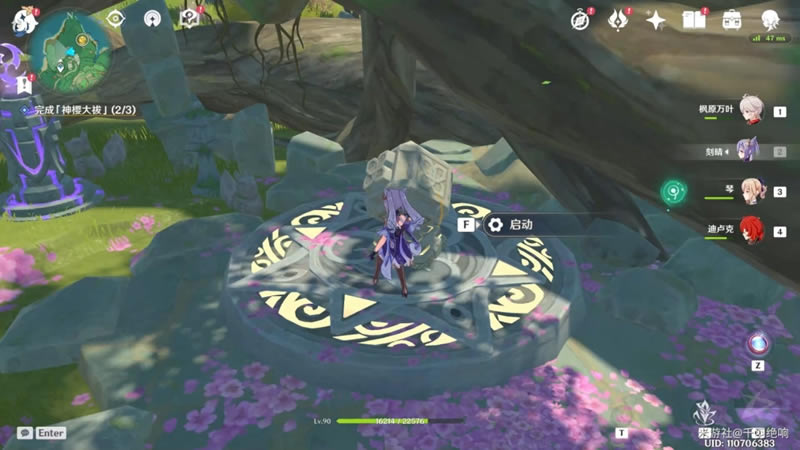This screenshot has width=800, height=450.
Task: Open the character profile icon
Action: tap(770, 19)
